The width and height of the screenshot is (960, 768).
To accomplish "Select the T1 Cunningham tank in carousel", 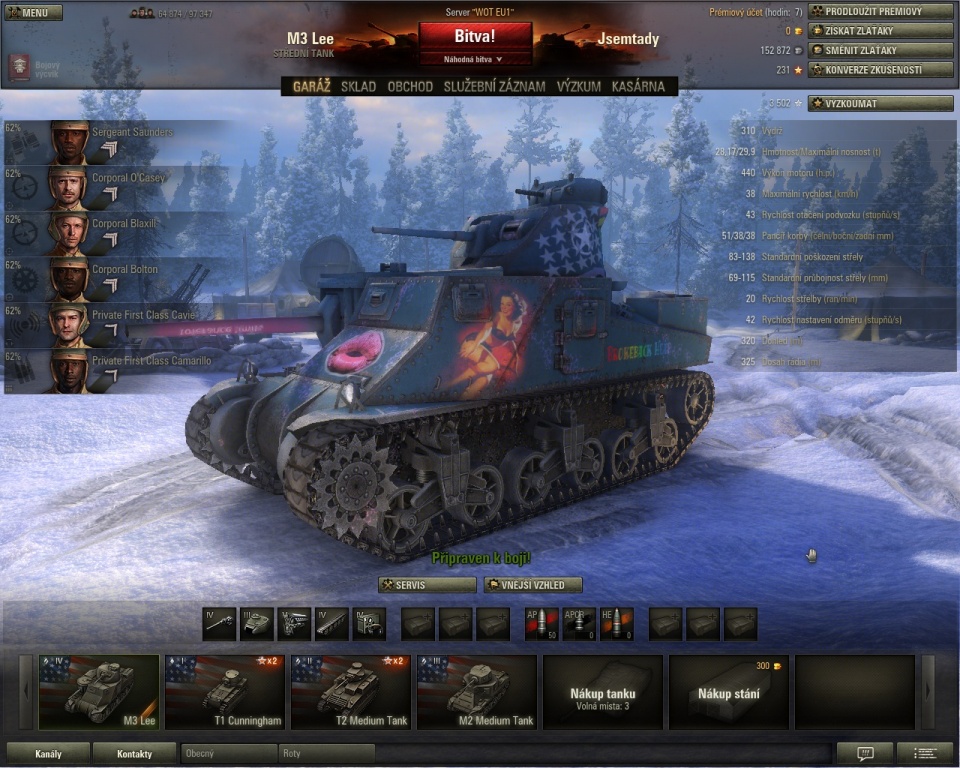I will pos(225,692).
